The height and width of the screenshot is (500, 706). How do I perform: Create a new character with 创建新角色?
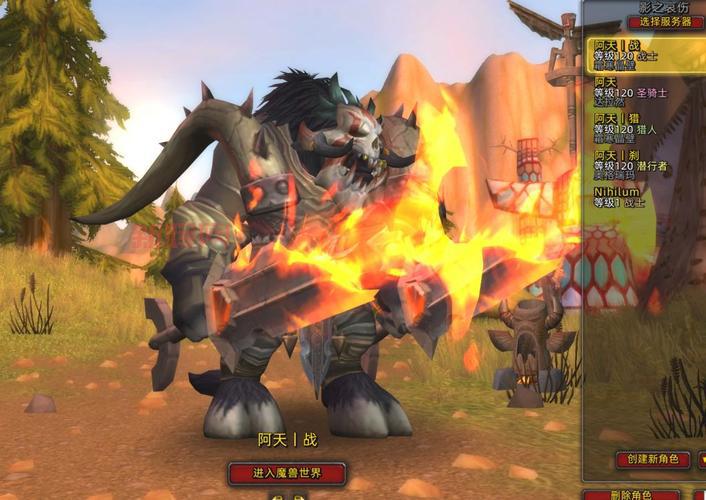pos(652,460)
